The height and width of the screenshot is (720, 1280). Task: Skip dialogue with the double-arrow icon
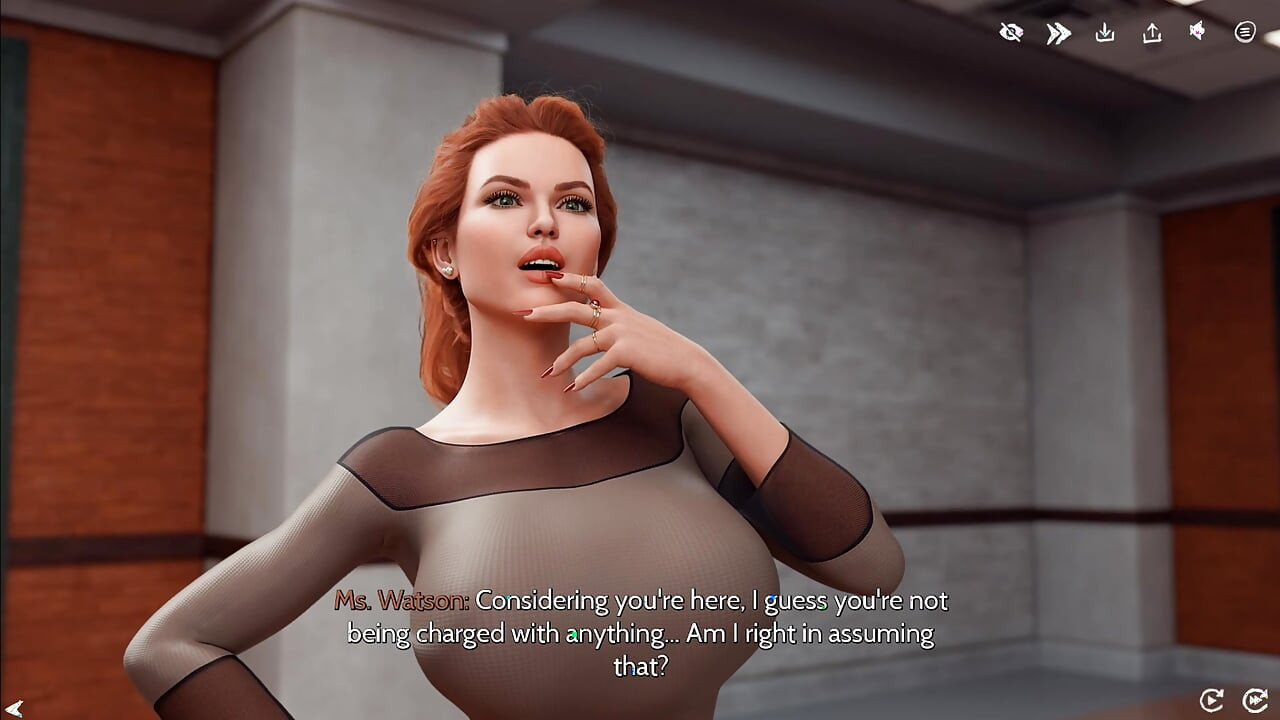coord(1058,33)
